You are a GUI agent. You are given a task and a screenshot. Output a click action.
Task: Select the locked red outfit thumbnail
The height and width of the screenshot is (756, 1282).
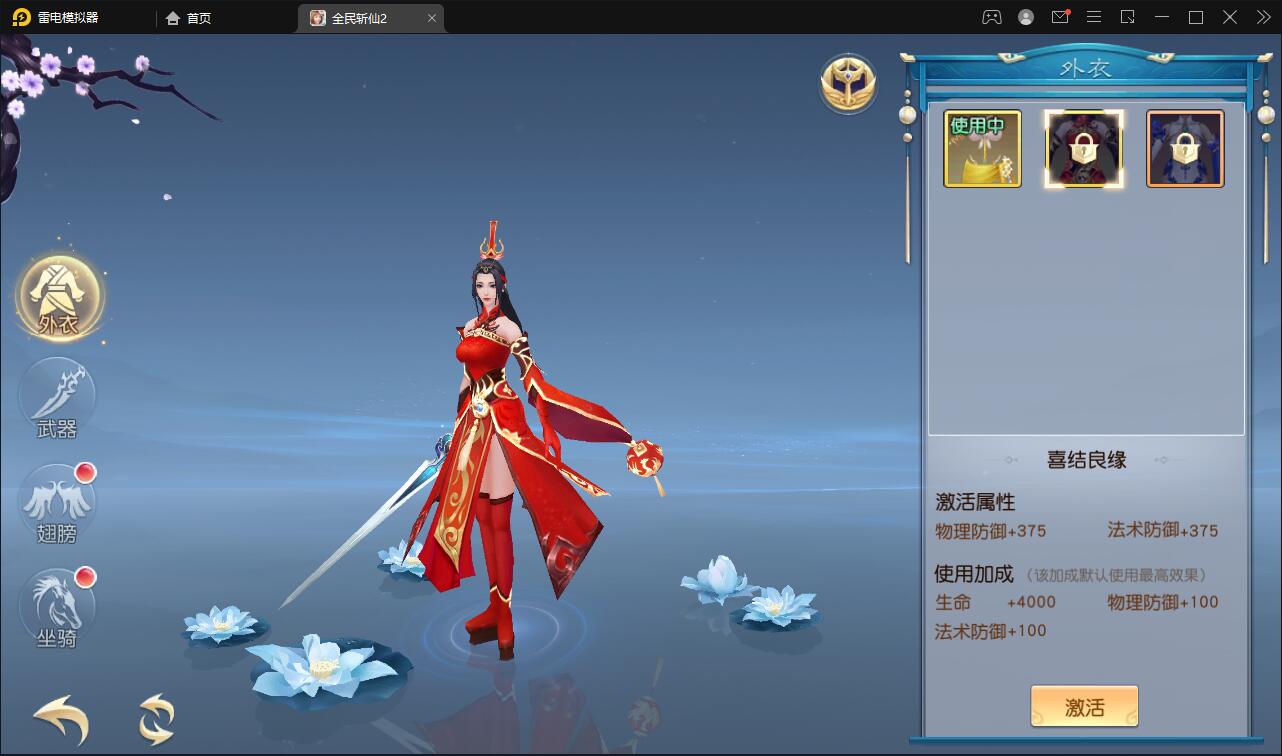[x=1084, y=149]
